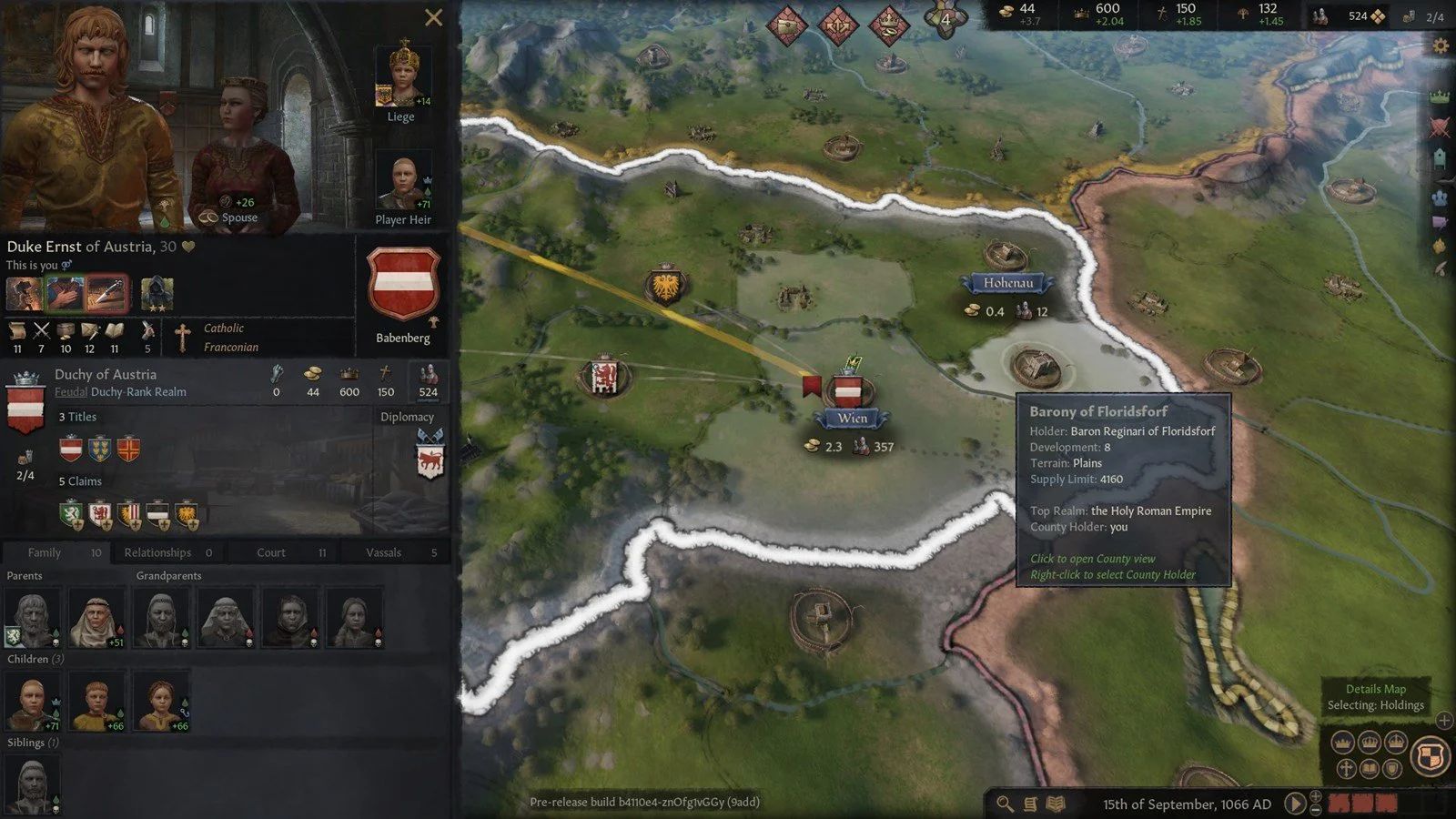Click the Wien county banner on map

point(852,418)
